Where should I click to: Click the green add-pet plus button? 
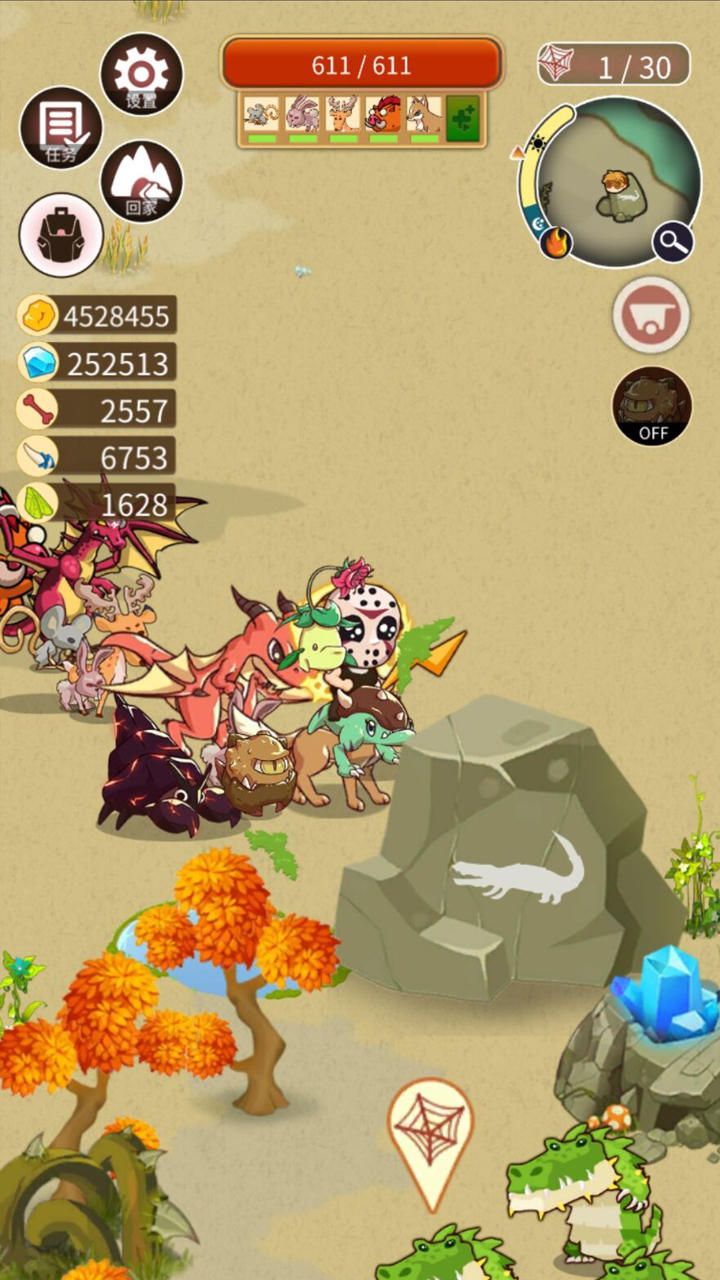tap(463, 117)
